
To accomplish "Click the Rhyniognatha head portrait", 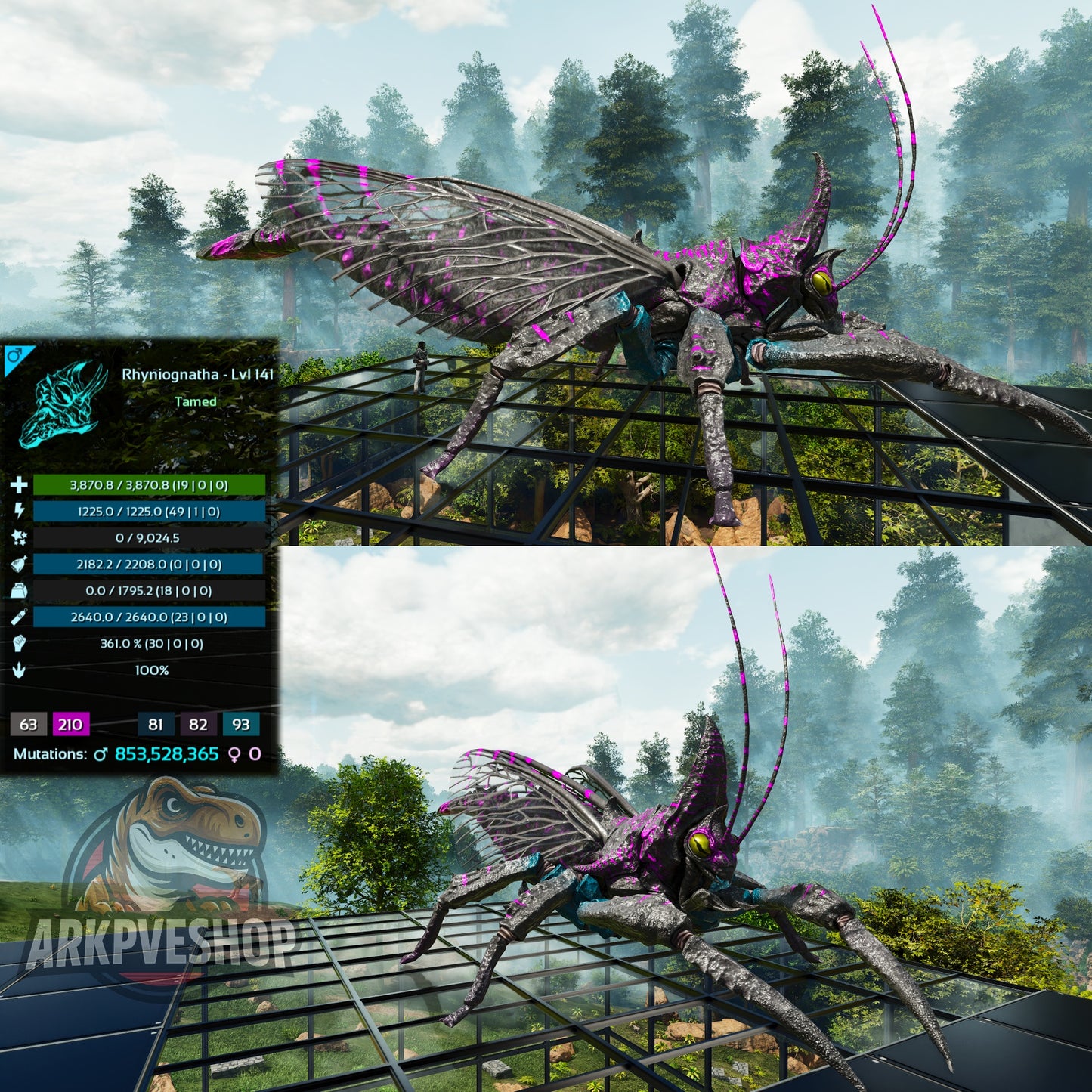I will 64,403.
